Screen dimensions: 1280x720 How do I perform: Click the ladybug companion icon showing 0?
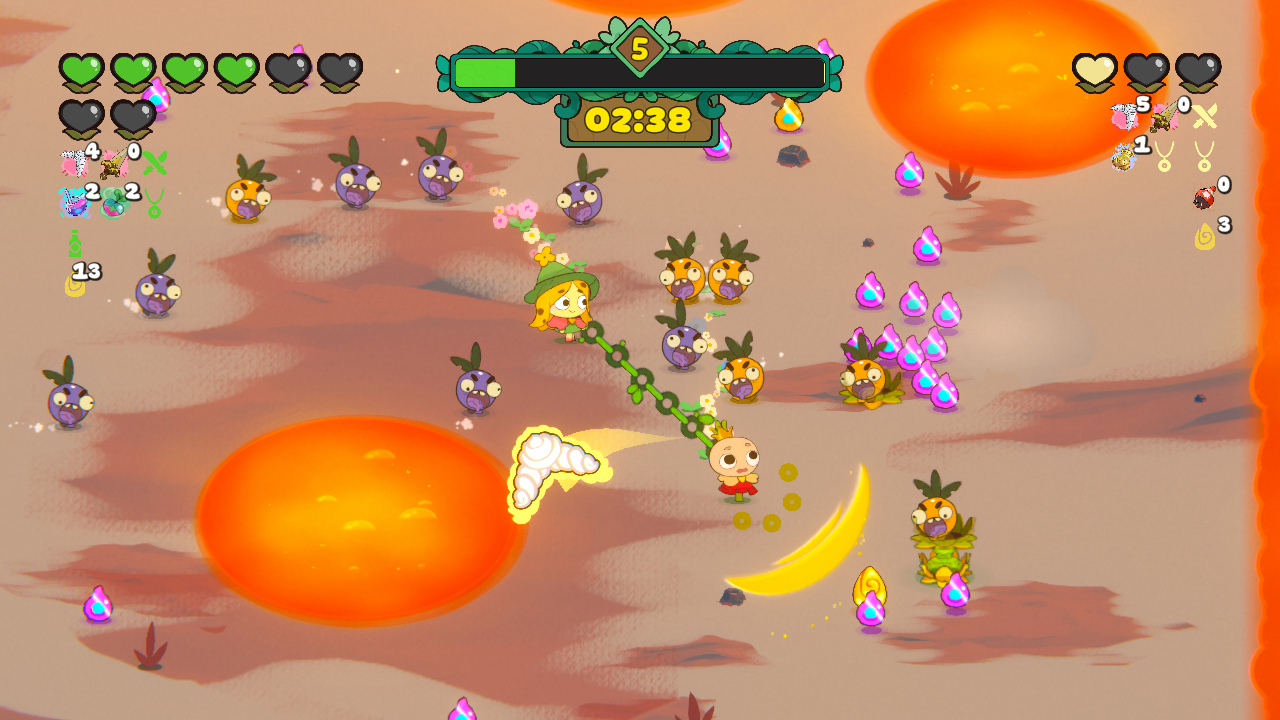[1204, 197]
